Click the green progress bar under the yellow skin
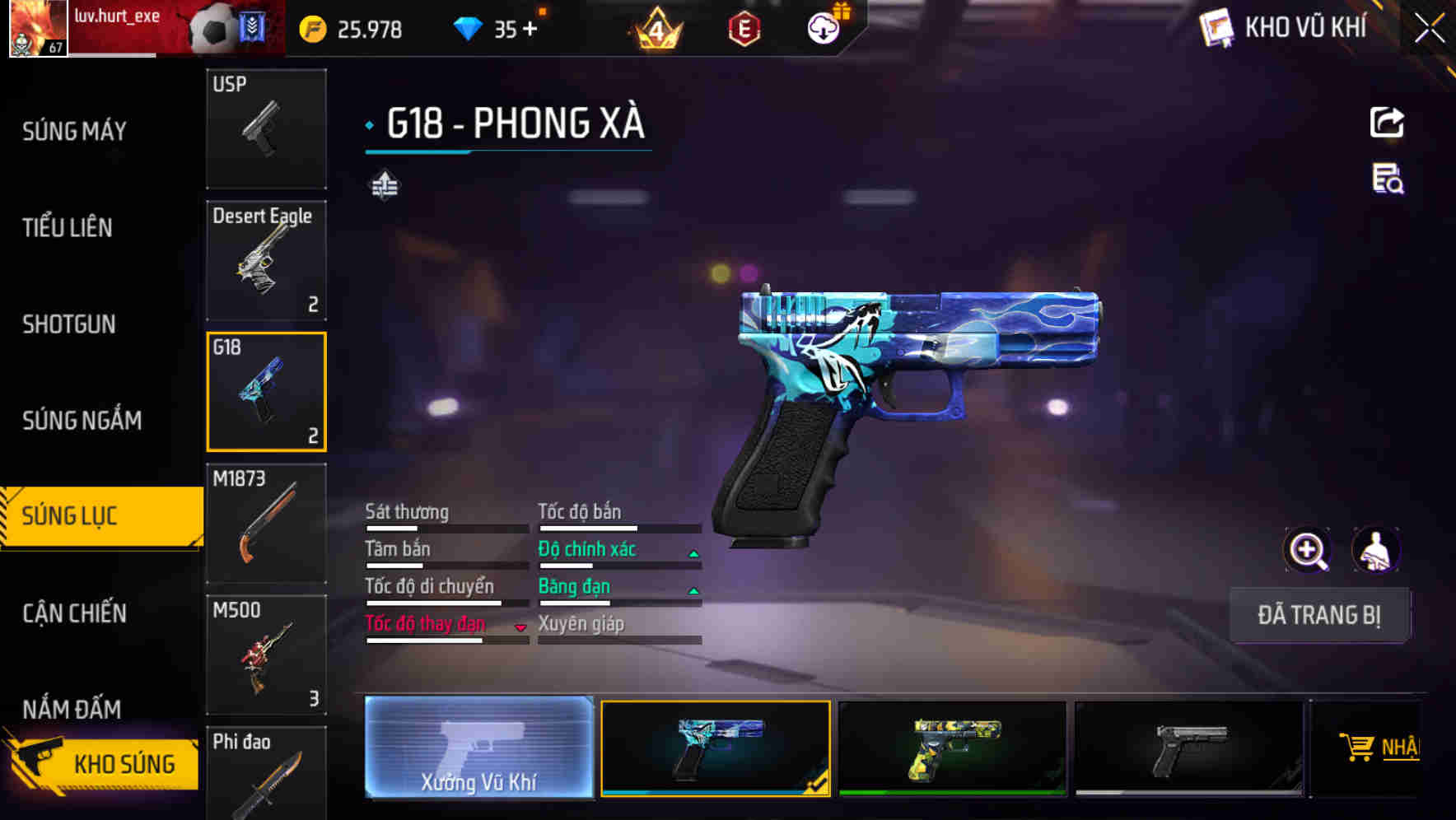Image resolution: width=1456 pixels, height=820 pixels. coord(951,794)
